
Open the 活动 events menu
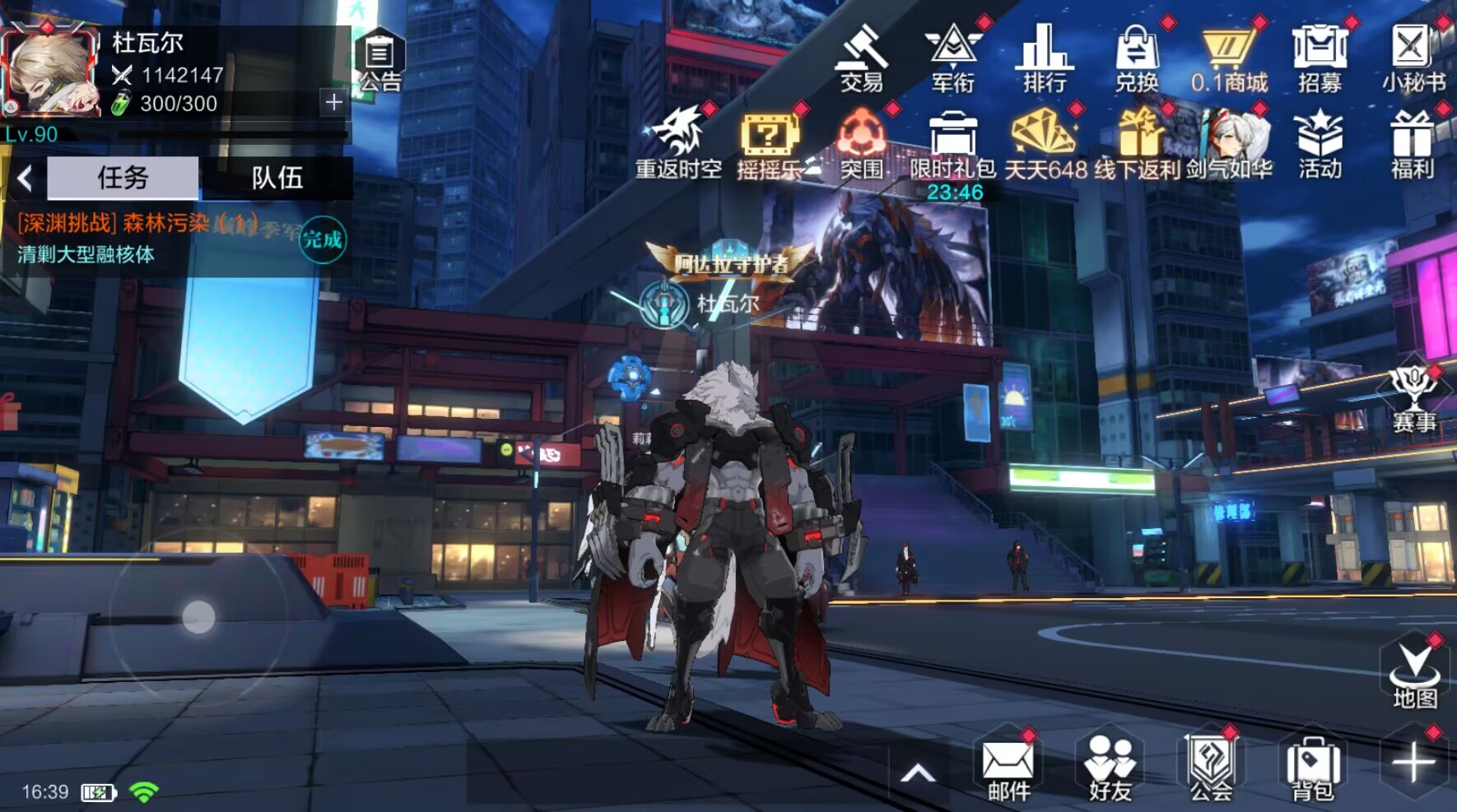[1320, 144]
